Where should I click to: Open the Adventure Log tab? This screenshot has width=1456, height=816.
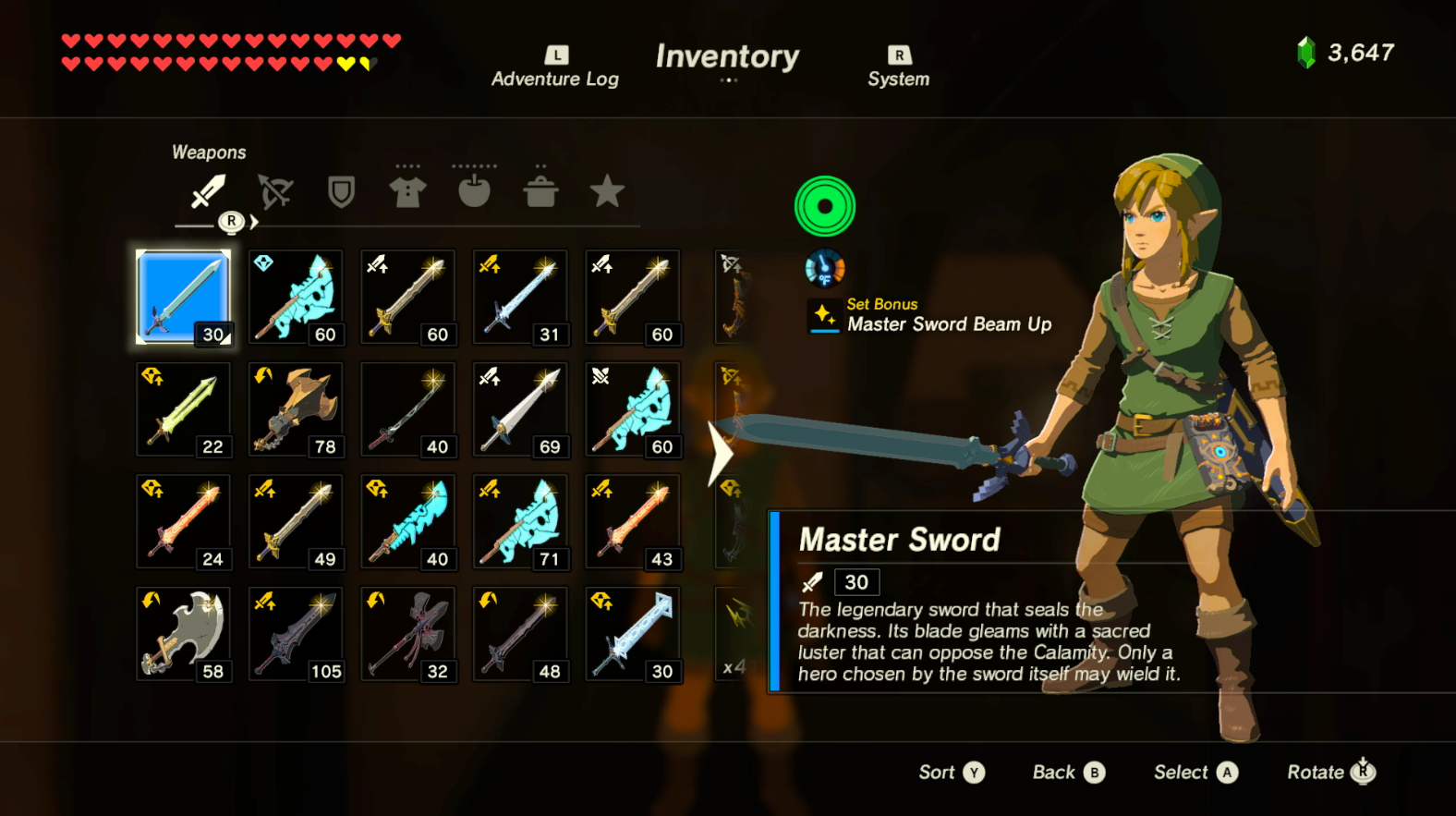(x=553, y=67)
